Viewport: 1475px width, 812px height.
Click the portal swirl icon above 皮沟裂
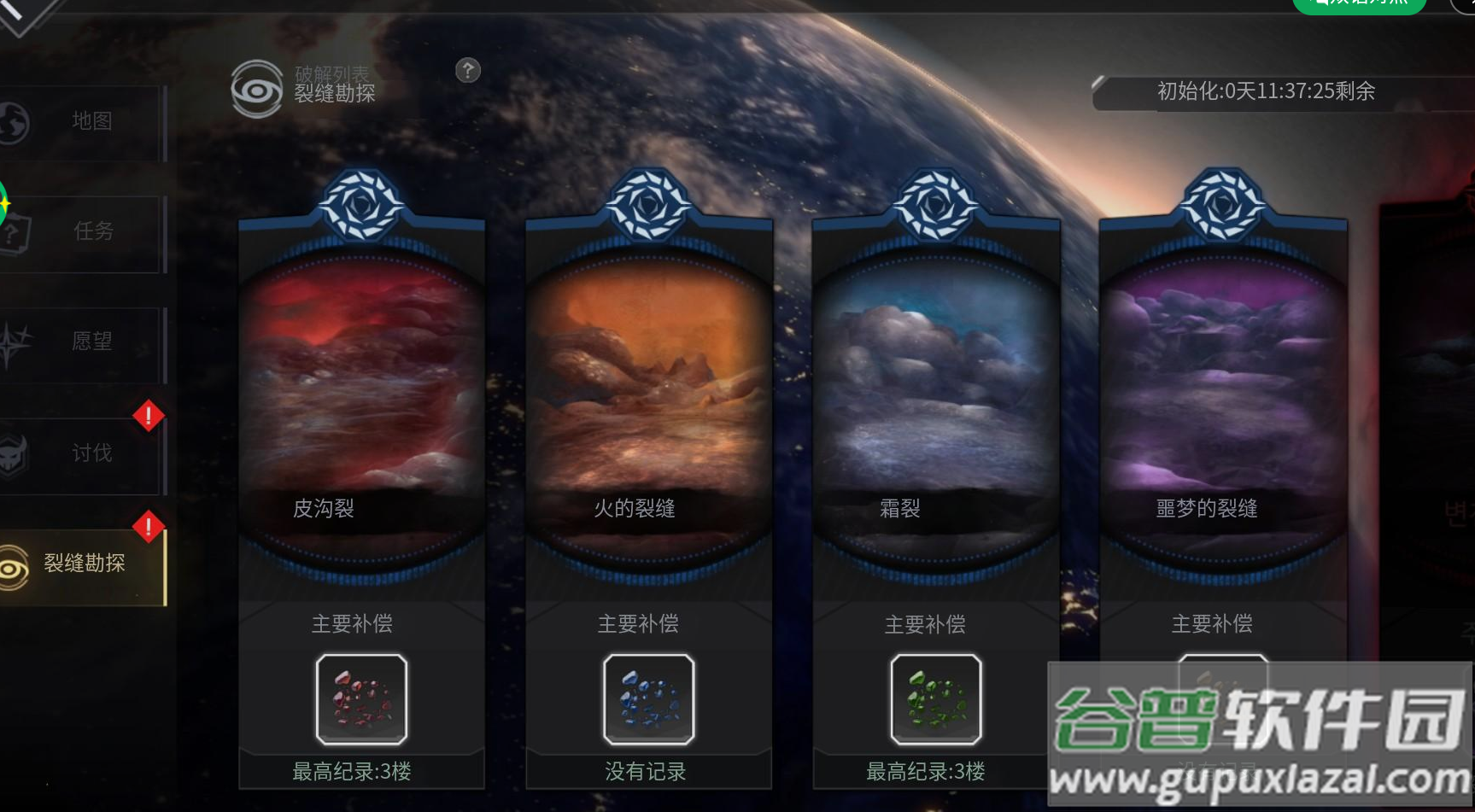coord(362,205)
